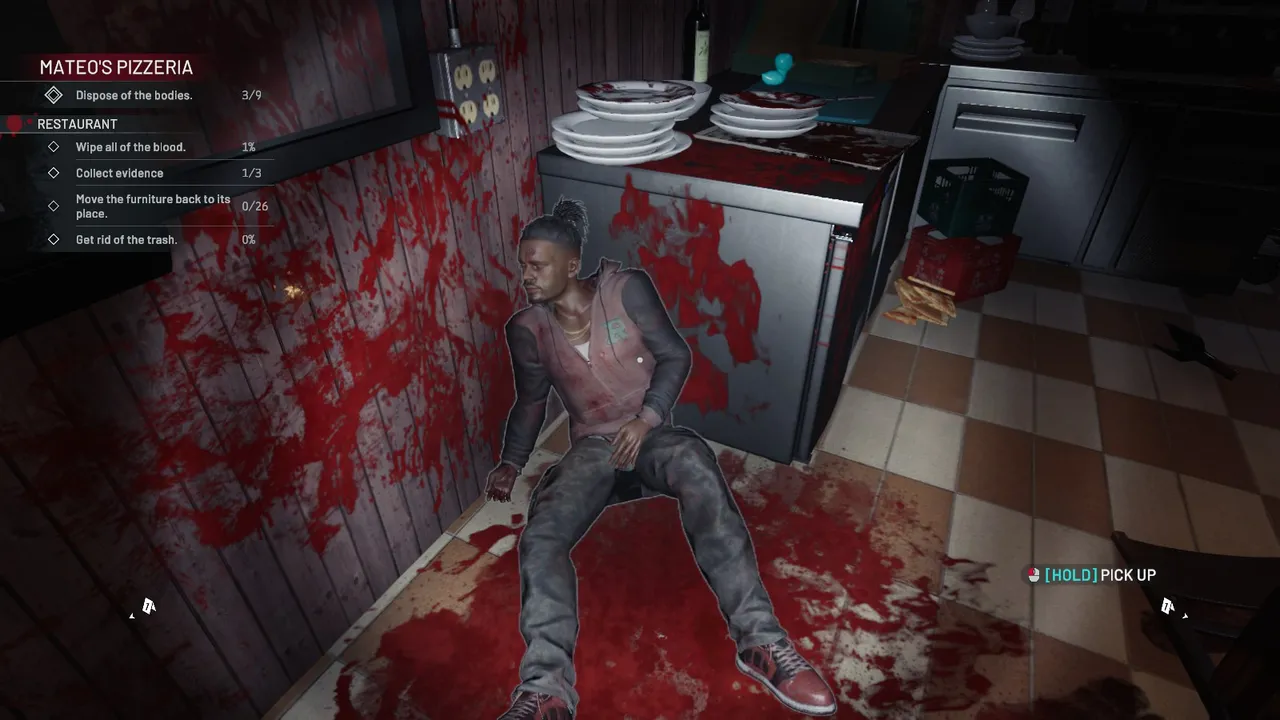Expand the RESTAURANT objective section
This screenshot has width=1280, height=720.
click(75, 124)
